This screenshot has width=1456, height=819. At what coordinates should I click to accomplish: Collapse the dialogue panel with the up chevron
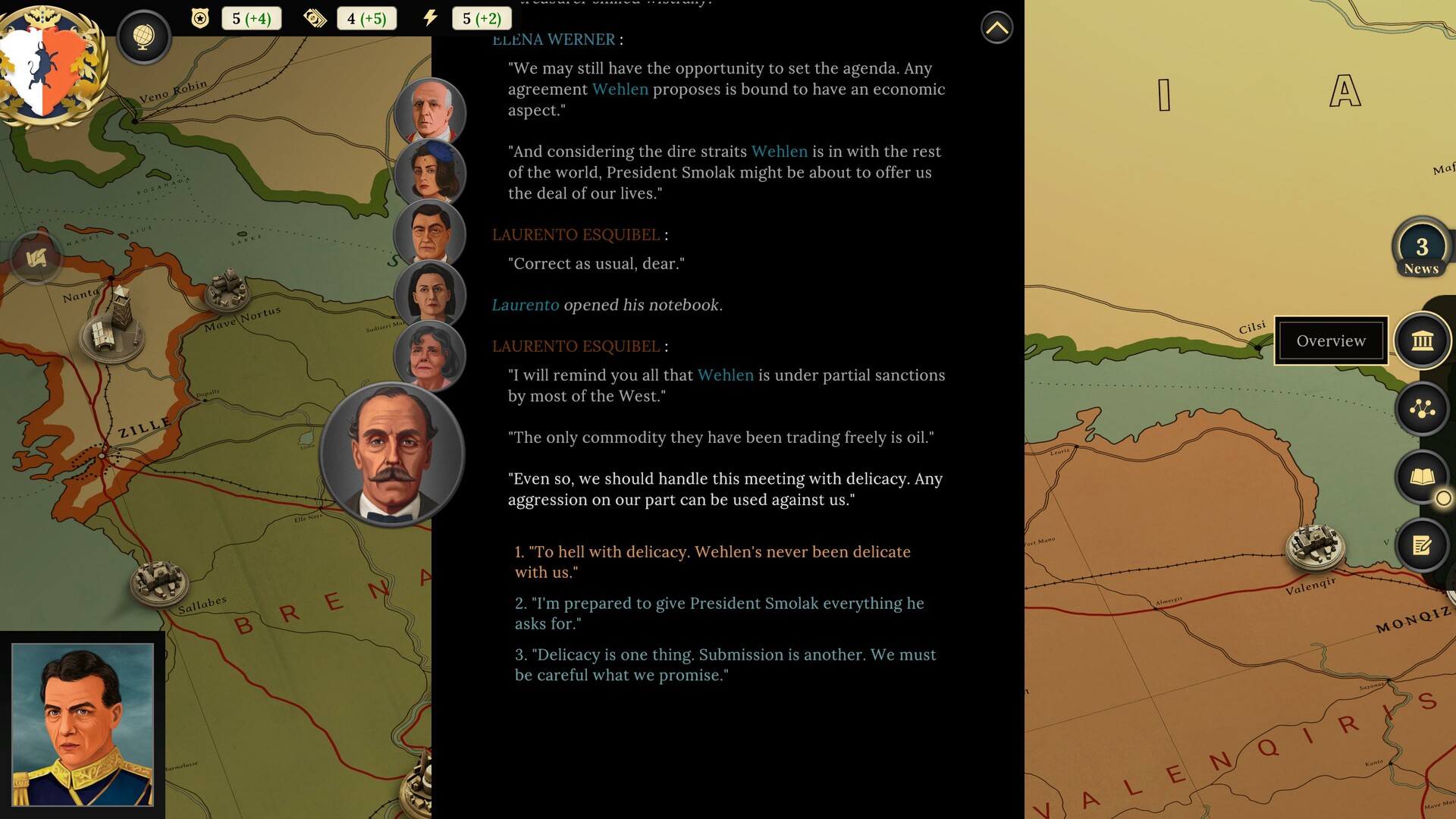point(997,27)
